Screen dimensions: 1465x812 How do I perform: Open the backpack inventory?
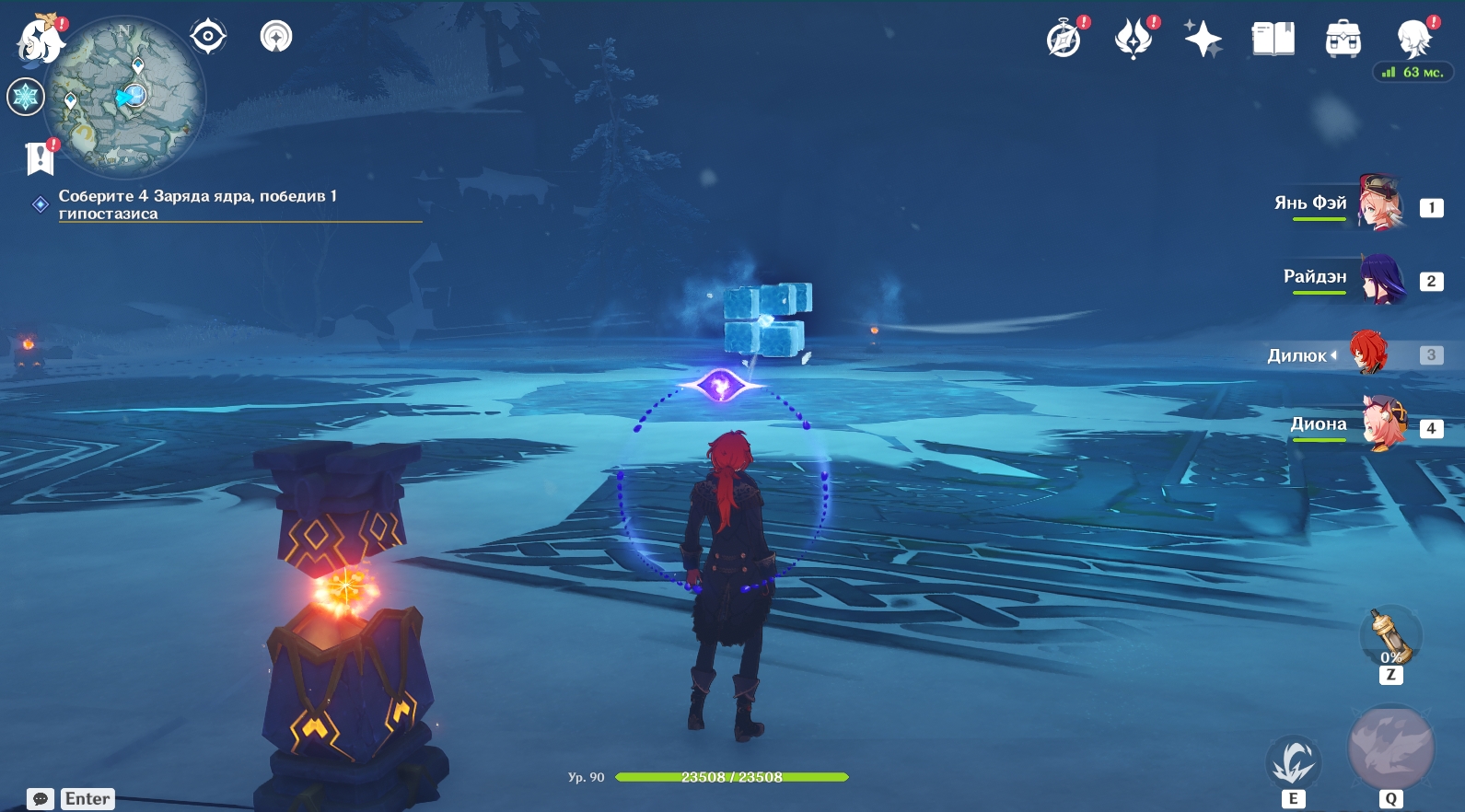pyautogui.click(x=1343, y=40)
